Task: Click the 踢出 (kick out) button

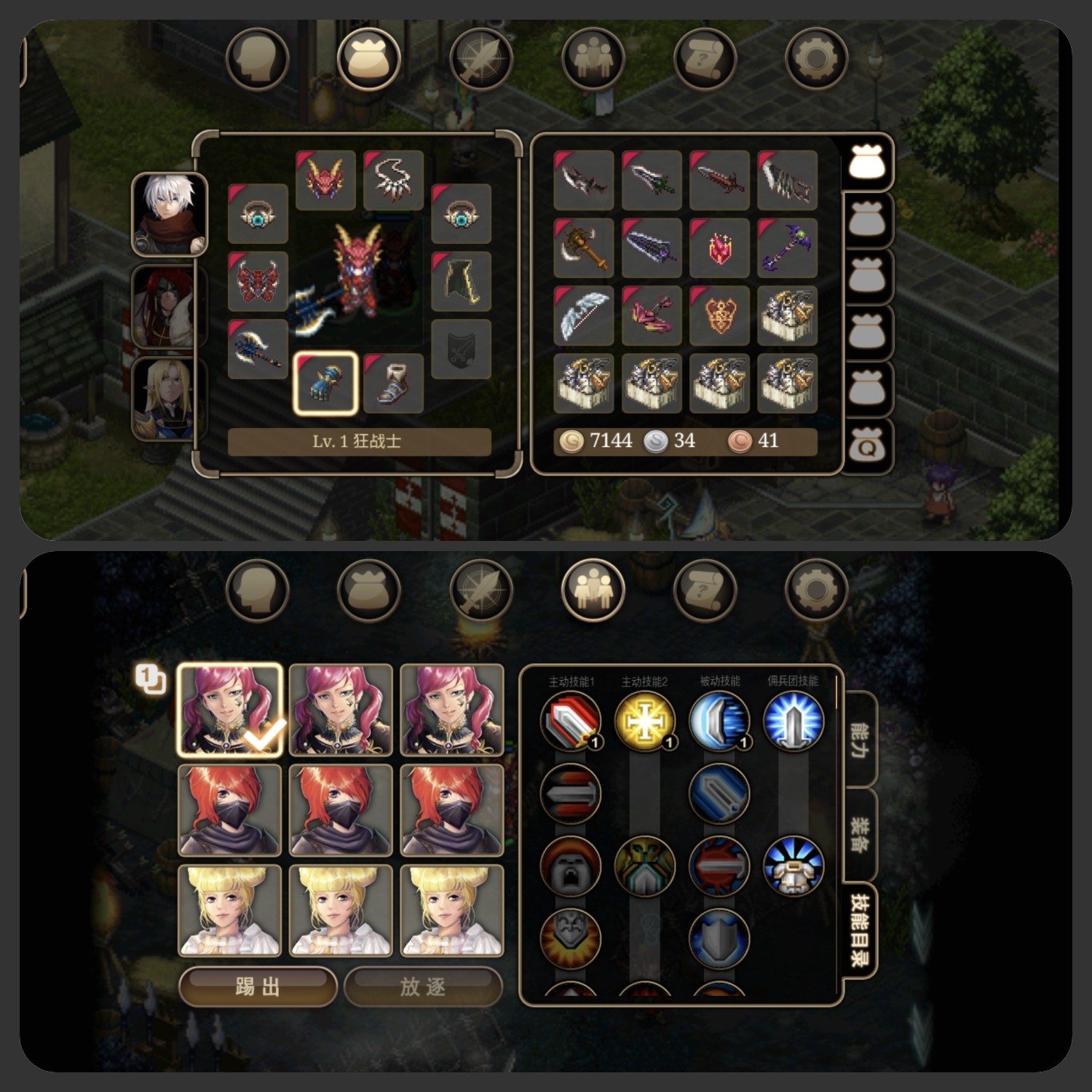Action: click(x=257, y=987)
